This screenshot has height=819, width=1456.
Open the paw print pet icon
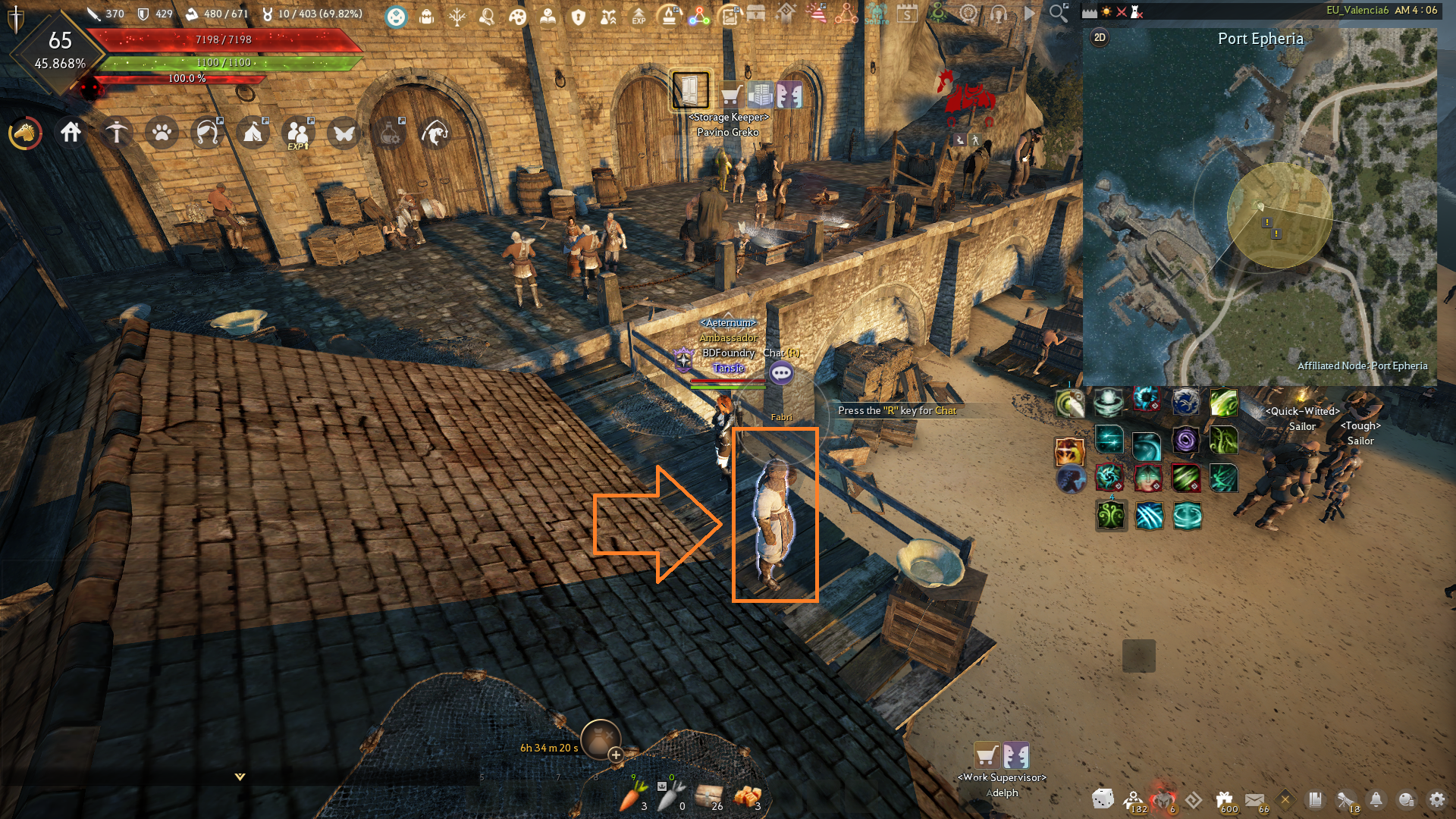click(x=162, y=133)
